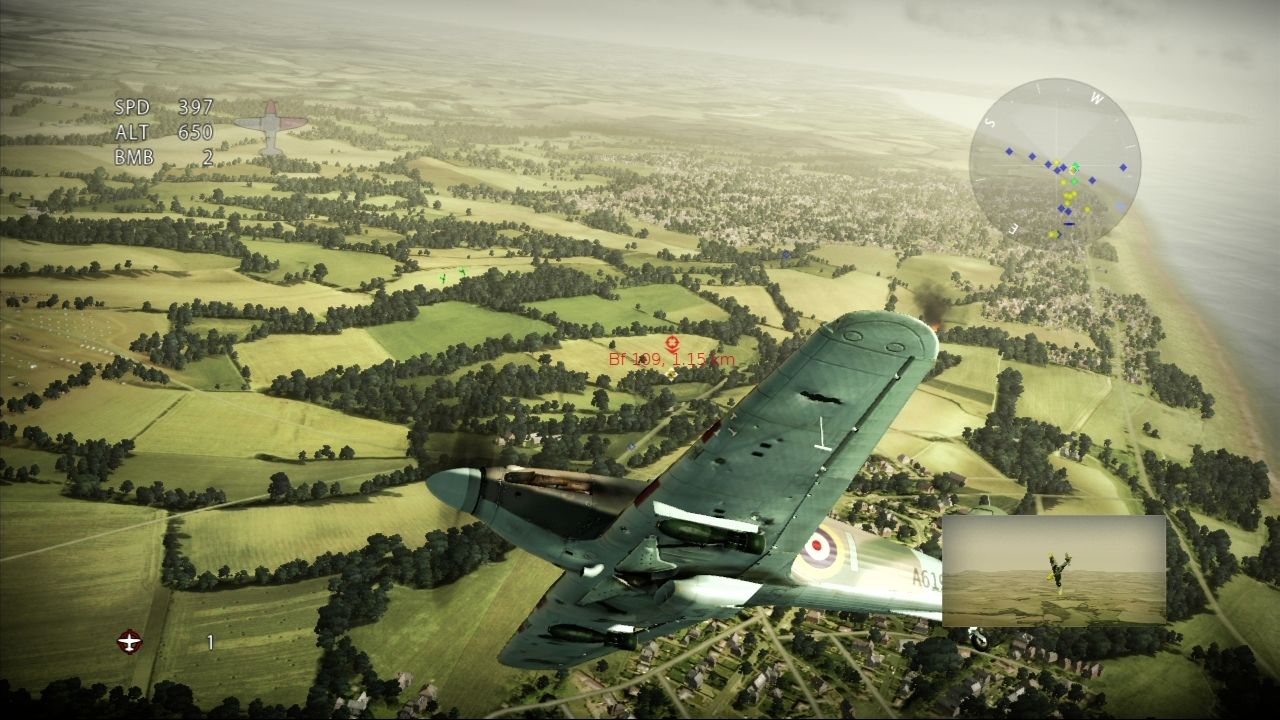Screen dimensions: 1280x720
Task: Click the blue altitude bar below the radar center
Action: [x=1070, y=223]
